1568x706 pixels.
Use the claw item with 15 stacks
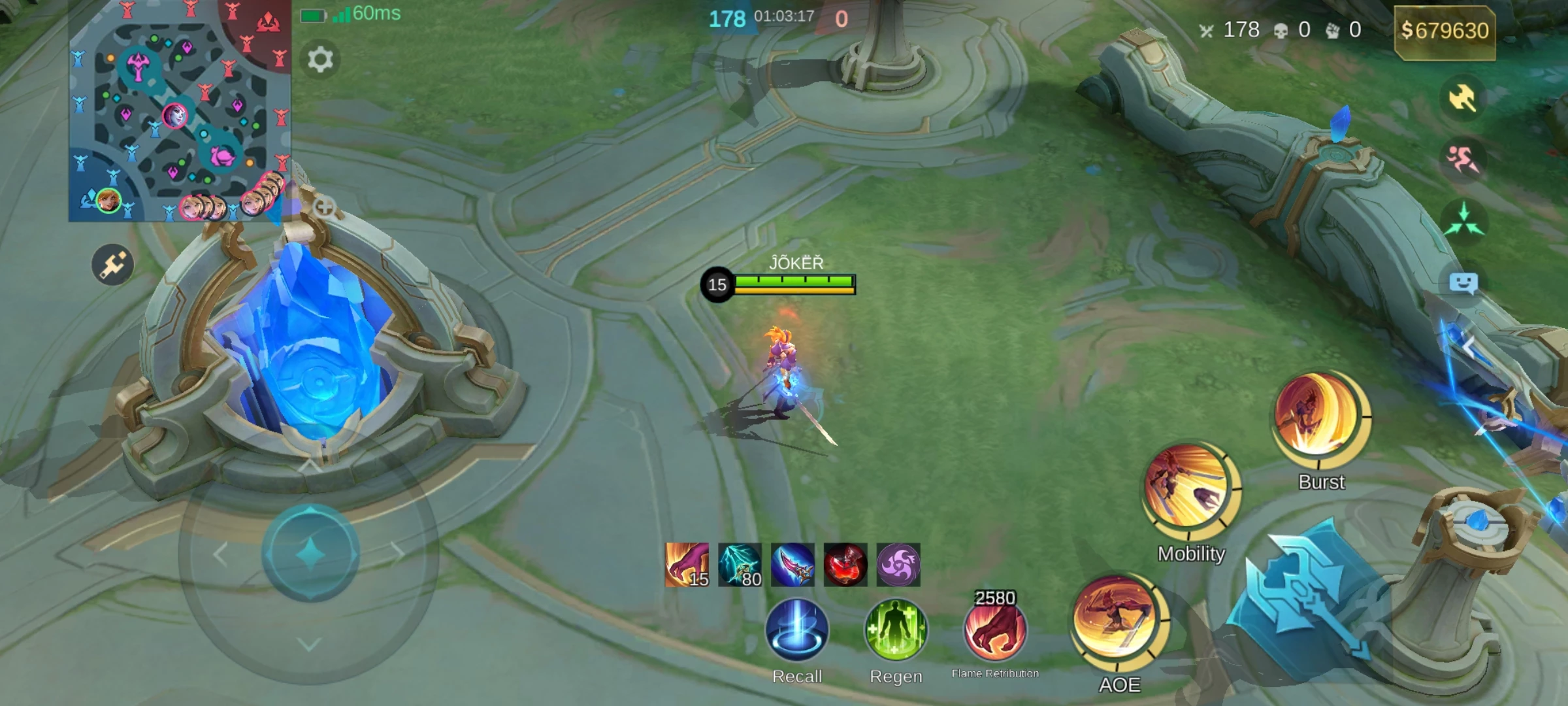pyautogui.click(x=687, y=565)
